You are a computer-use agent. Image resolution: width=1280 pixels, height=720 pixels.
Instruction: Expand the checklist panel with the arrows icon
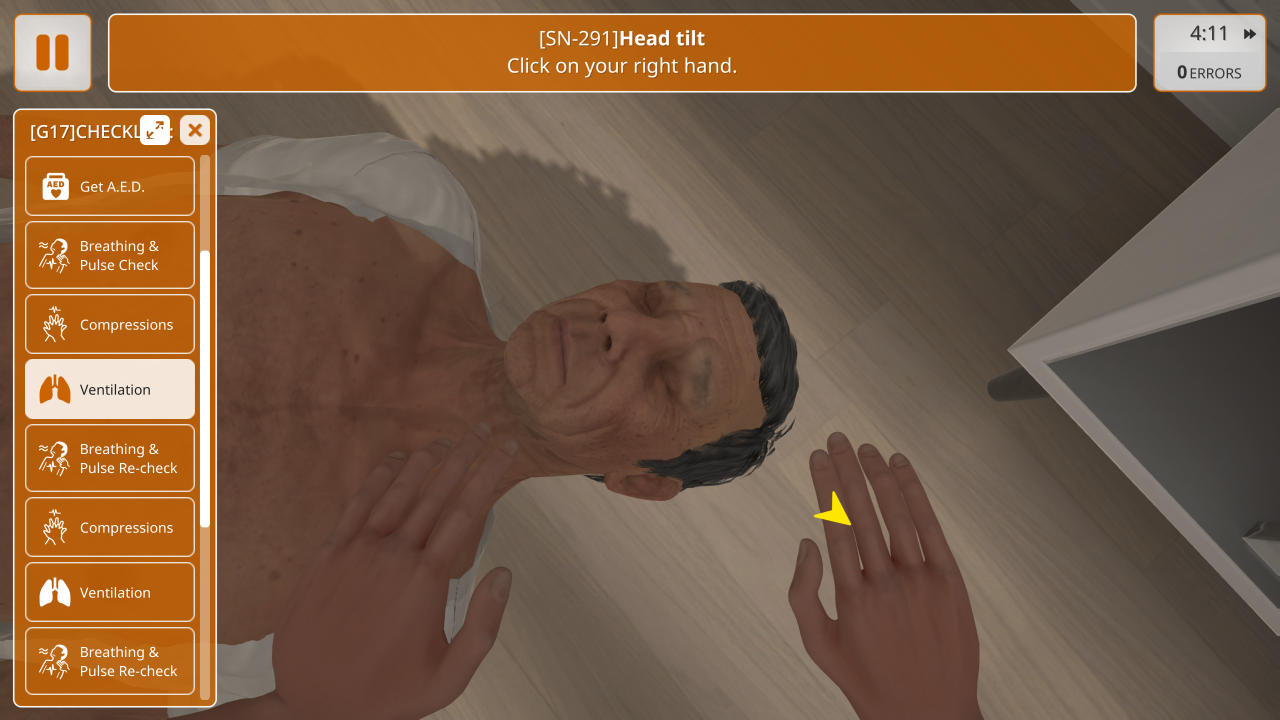155,130
